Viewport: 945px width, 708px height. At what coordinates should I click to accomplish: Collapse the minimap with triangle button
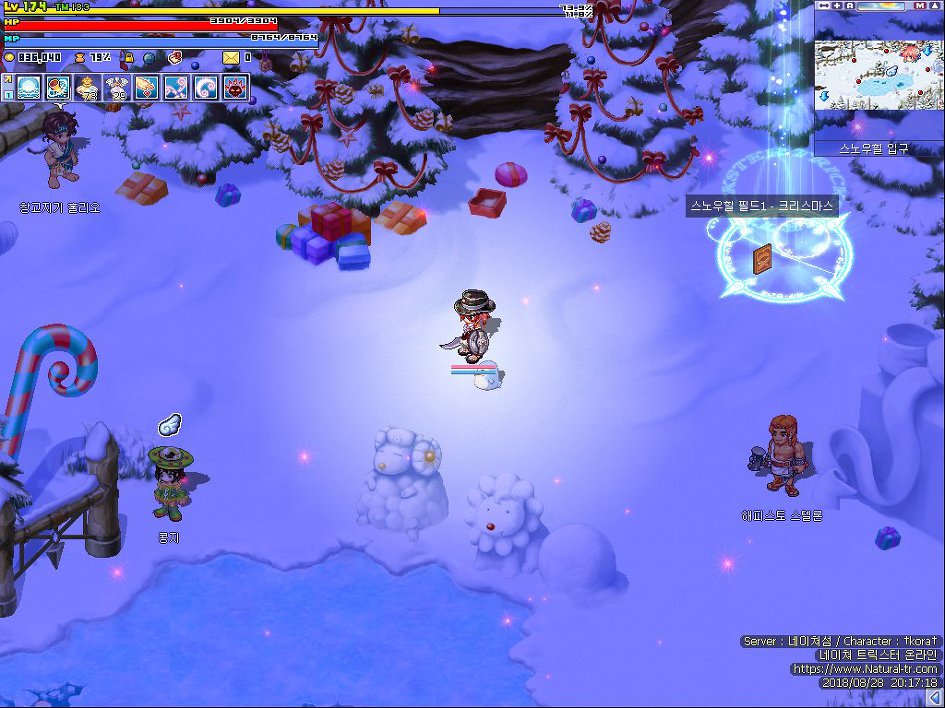[x=937, y=6]
